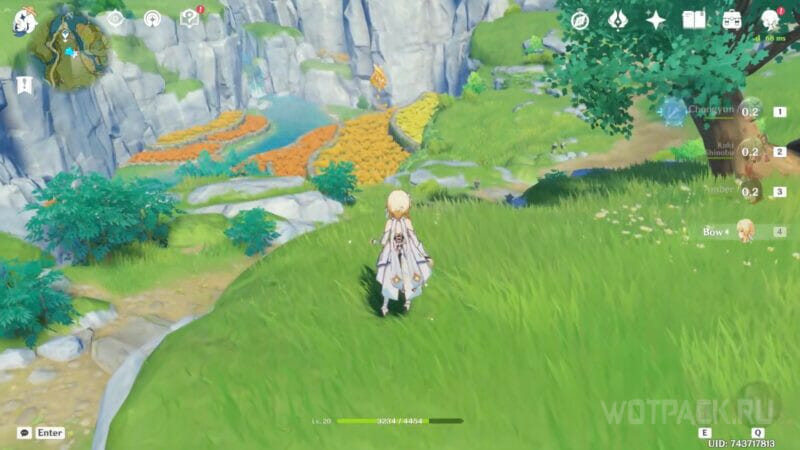
Task: Open the inventory backpack
Action: (x=732, y=20)
